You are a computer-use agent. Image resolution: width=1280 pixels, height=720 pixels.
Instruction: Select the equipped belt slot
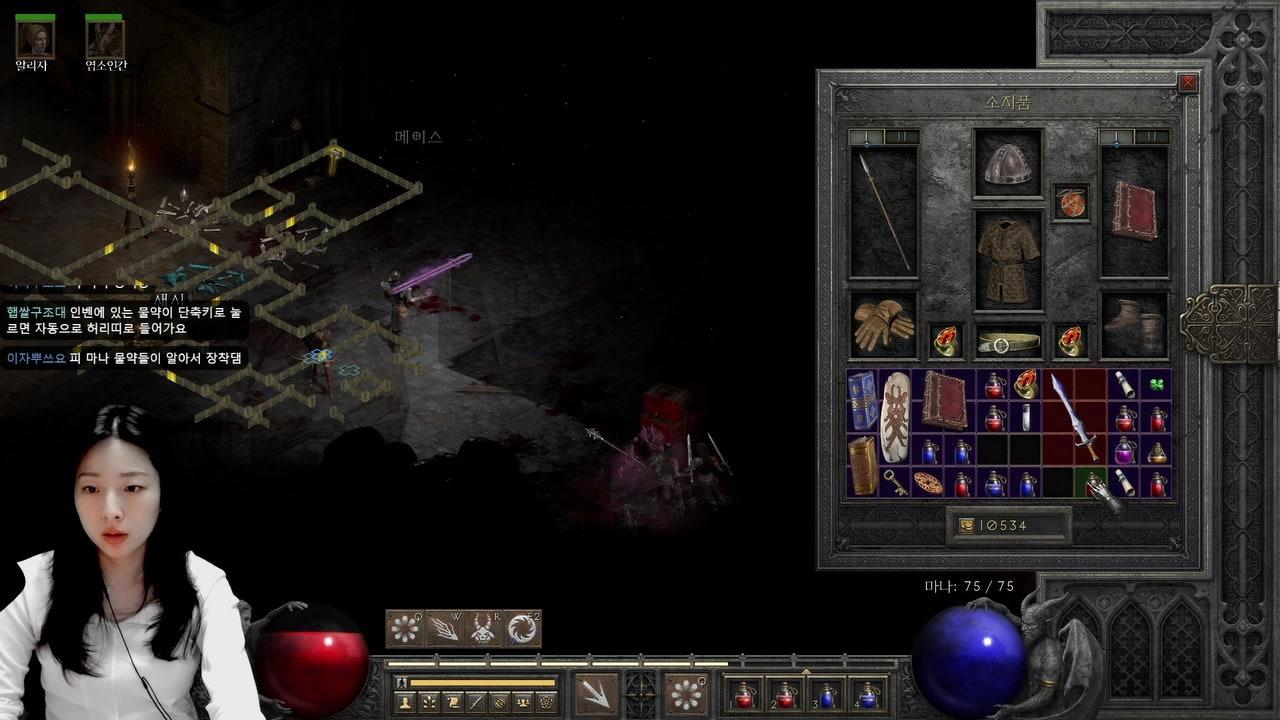[1008, 342]
